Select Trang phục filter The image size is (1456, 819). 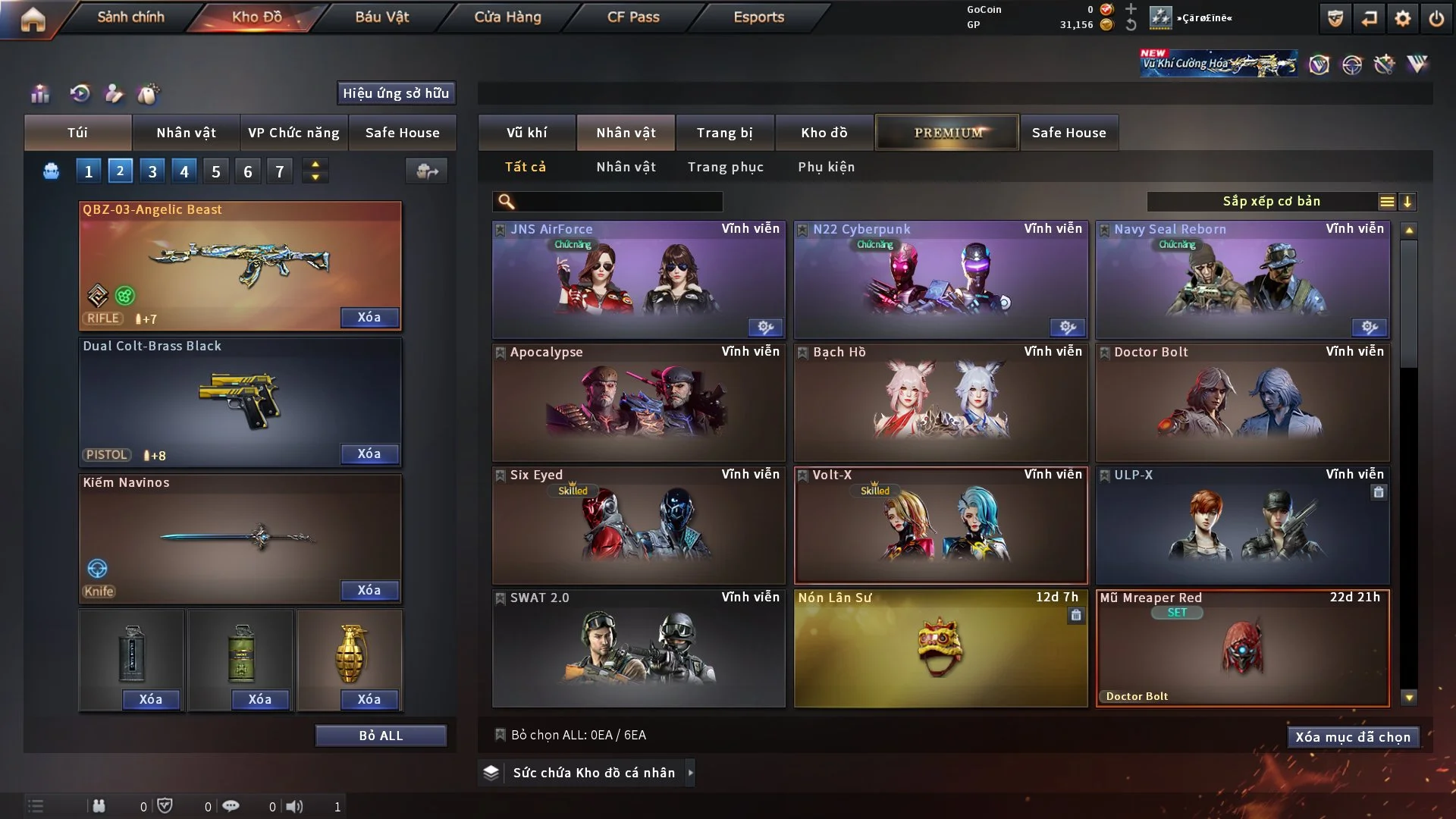click(x=725, y=167)
